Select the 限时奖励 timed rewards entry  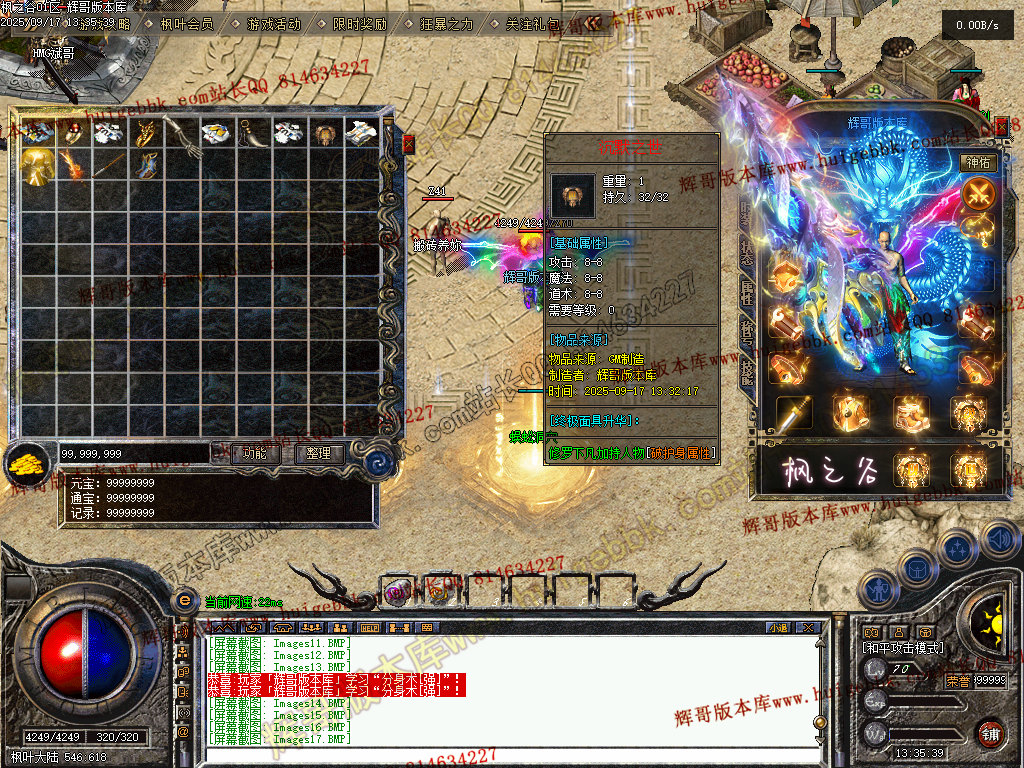(x=359, y=24)
